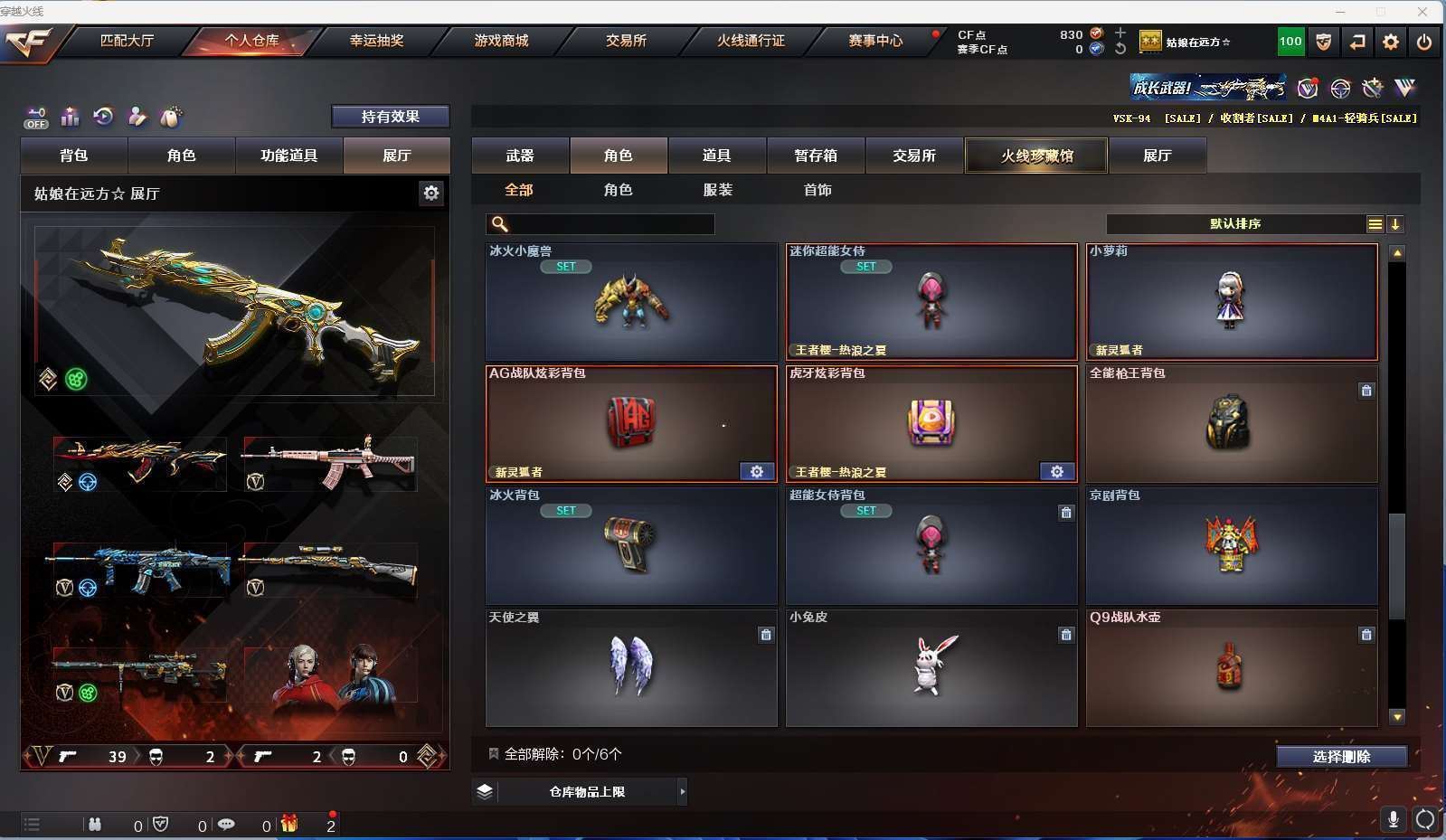Open the 火线珍藏馆 collection tab
The width and height of the screenshot is (1446, 840).
pos(1036,156)
